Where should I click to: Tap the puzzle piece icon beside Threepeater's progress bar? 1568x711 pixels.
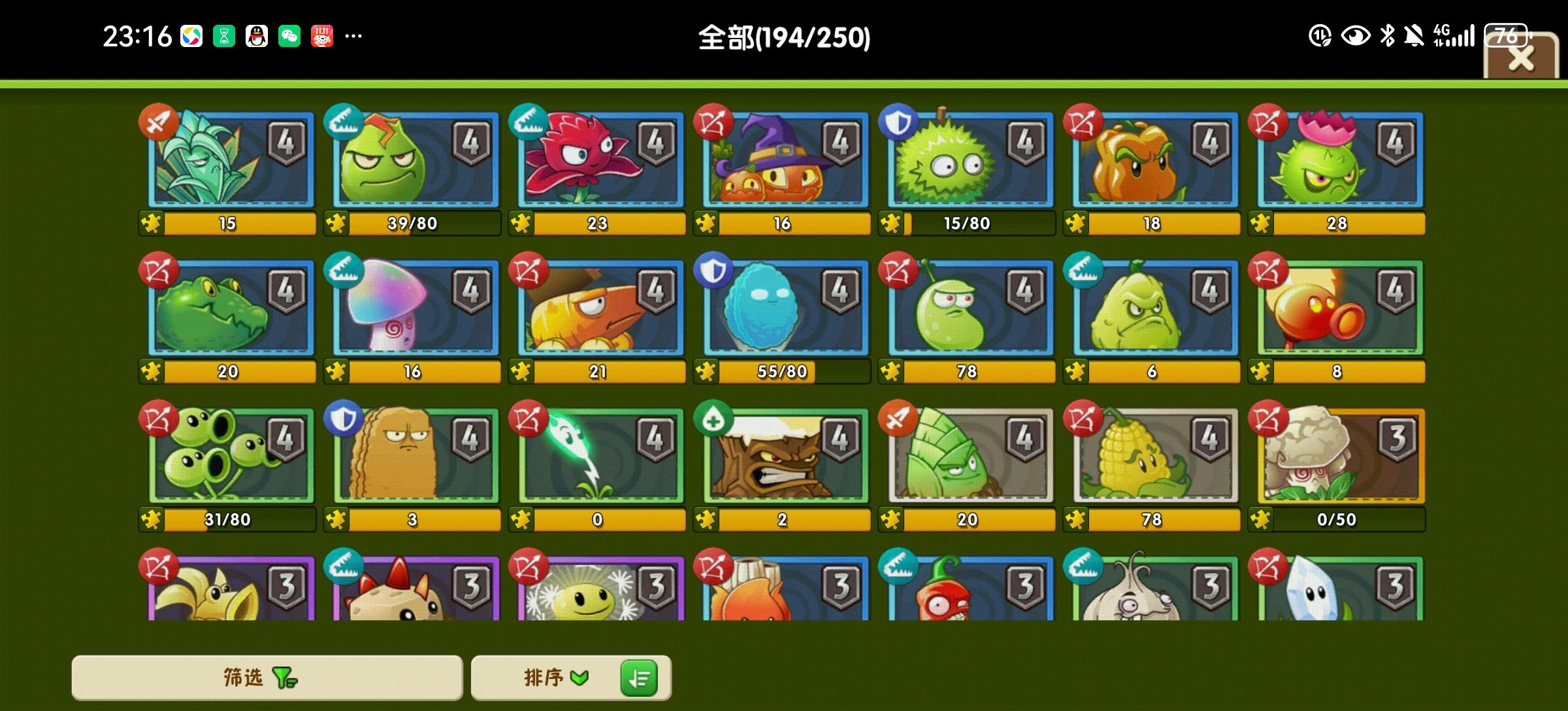pos(151,519)
